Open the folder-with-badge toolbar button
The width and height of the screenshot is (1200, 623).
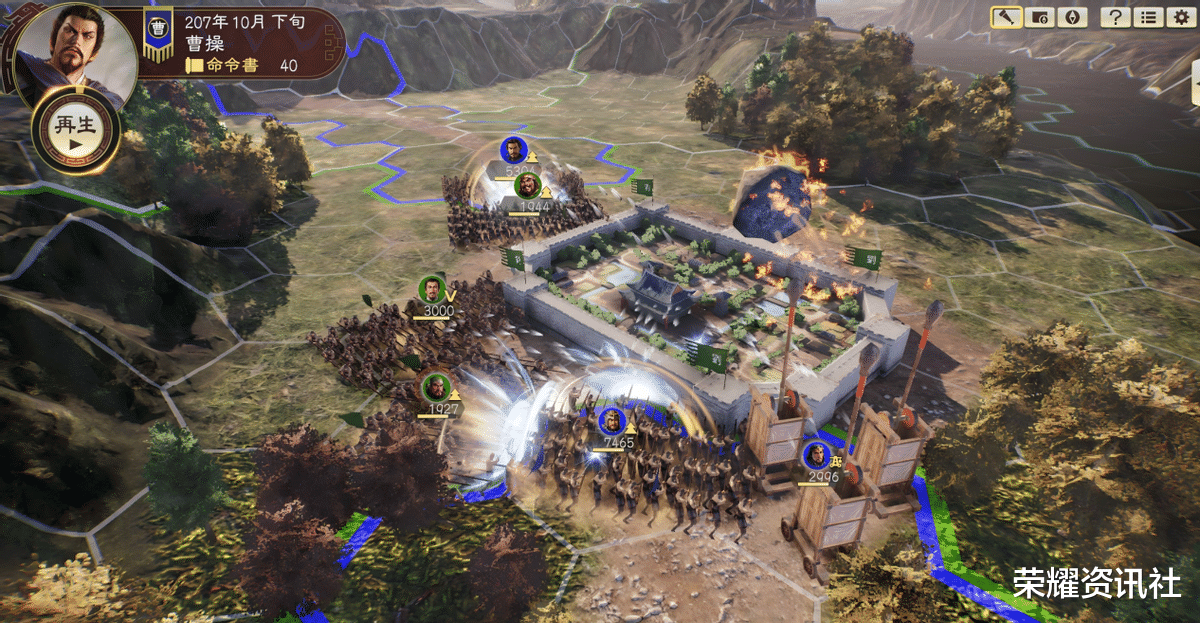click(x=1039, y=17)
